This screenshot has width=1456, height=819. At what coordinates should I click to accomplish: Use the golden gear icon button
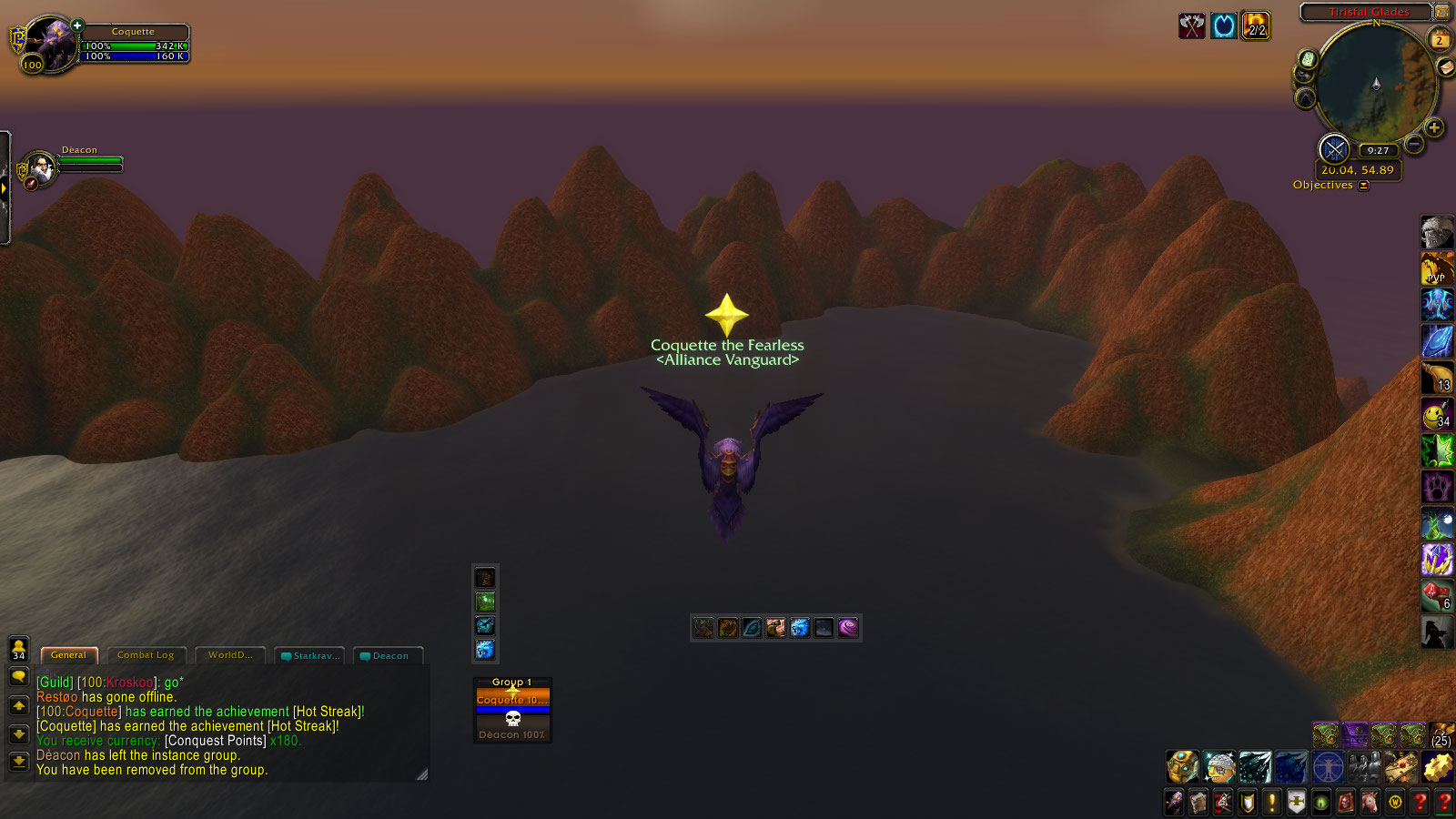point(1438,767)
